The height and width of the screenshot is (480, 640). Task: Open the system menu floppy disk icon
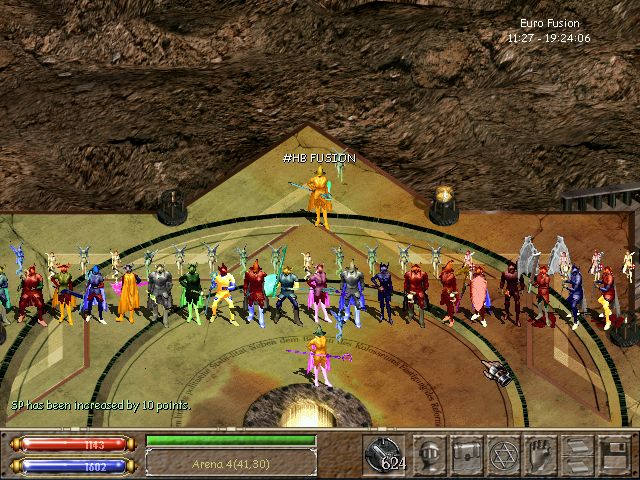[613, 455]
